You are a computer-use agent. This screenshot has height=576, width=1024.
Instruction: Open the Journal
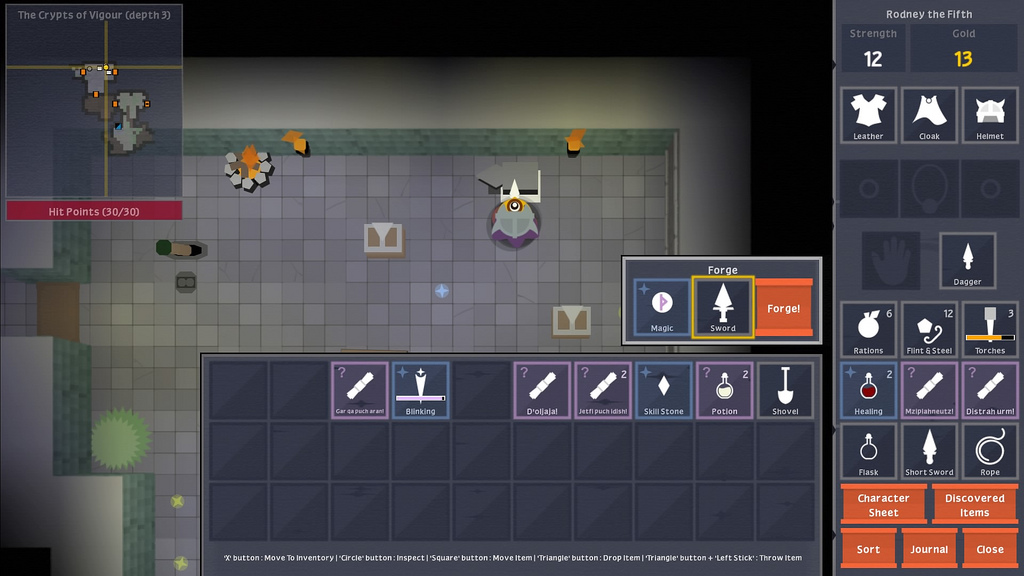[x=929, y=549]
